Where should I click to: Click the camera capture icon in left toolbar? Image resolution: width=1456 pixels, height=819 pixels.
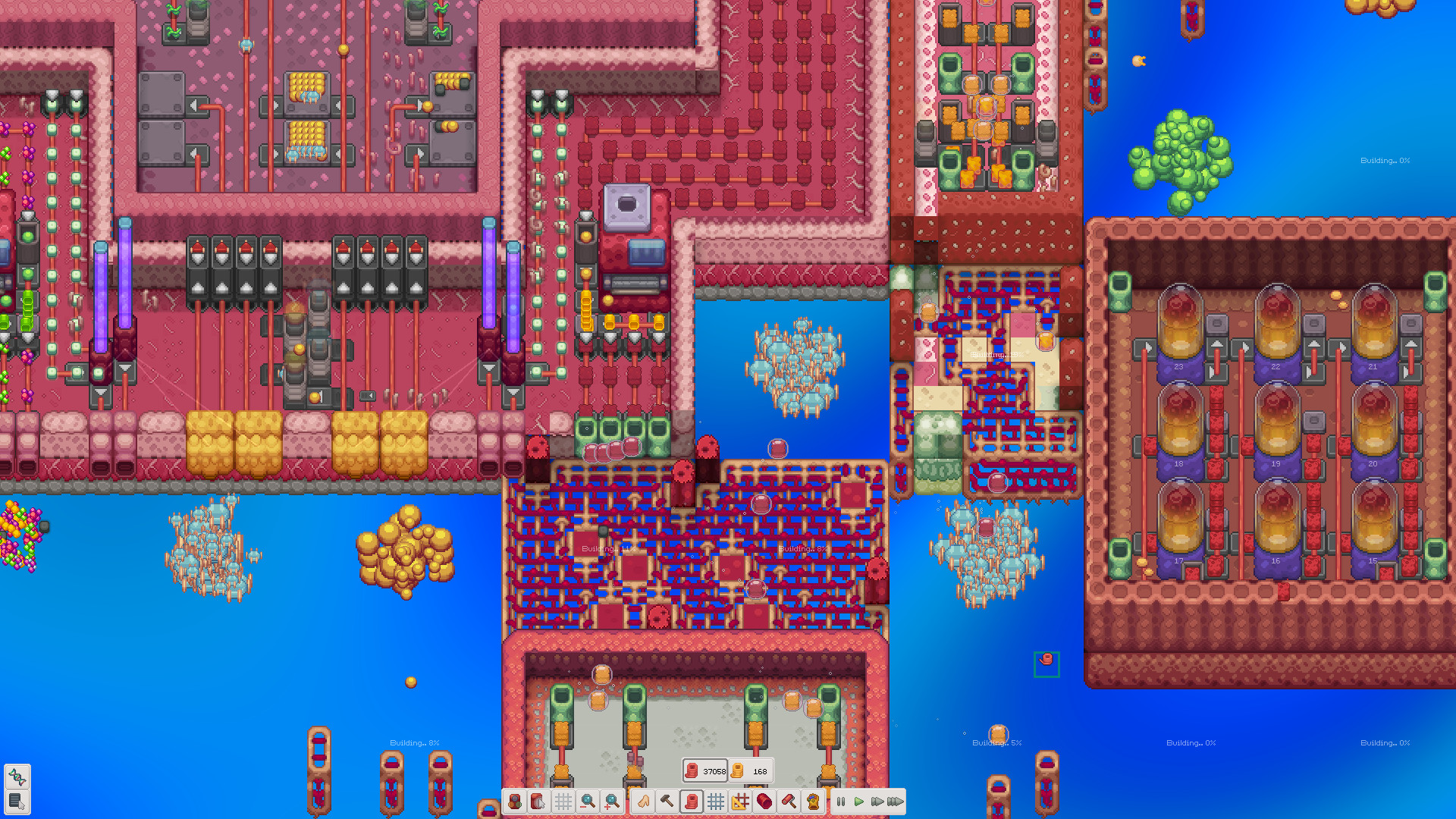(515, 802)
